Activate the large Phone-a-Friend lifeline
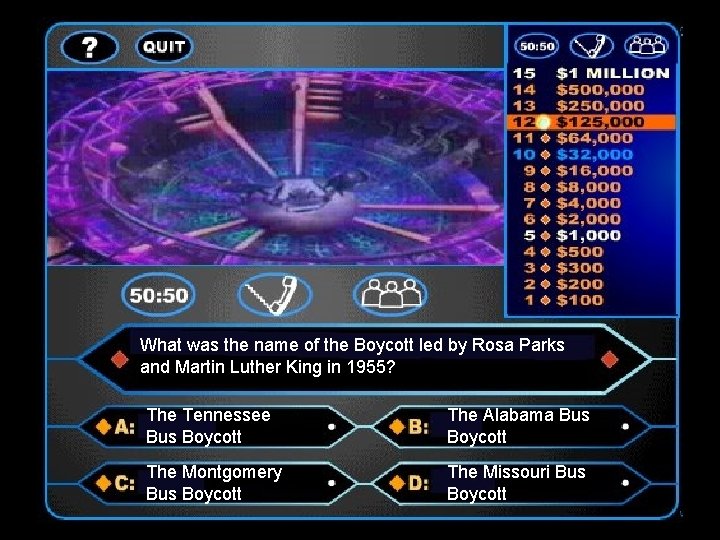Viewport: 720px width, 540px height. click(x=275, y=296)
